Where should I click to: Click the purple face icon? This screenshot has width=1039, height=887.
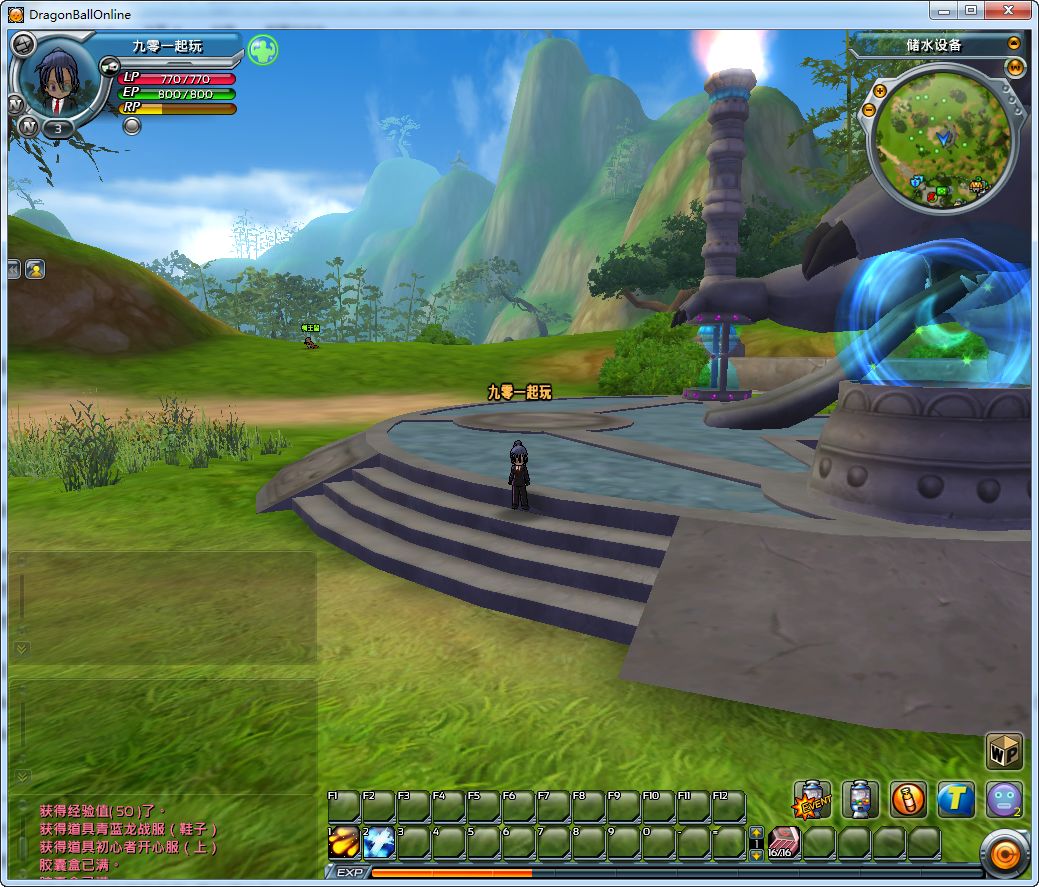tap(1003, 800)
